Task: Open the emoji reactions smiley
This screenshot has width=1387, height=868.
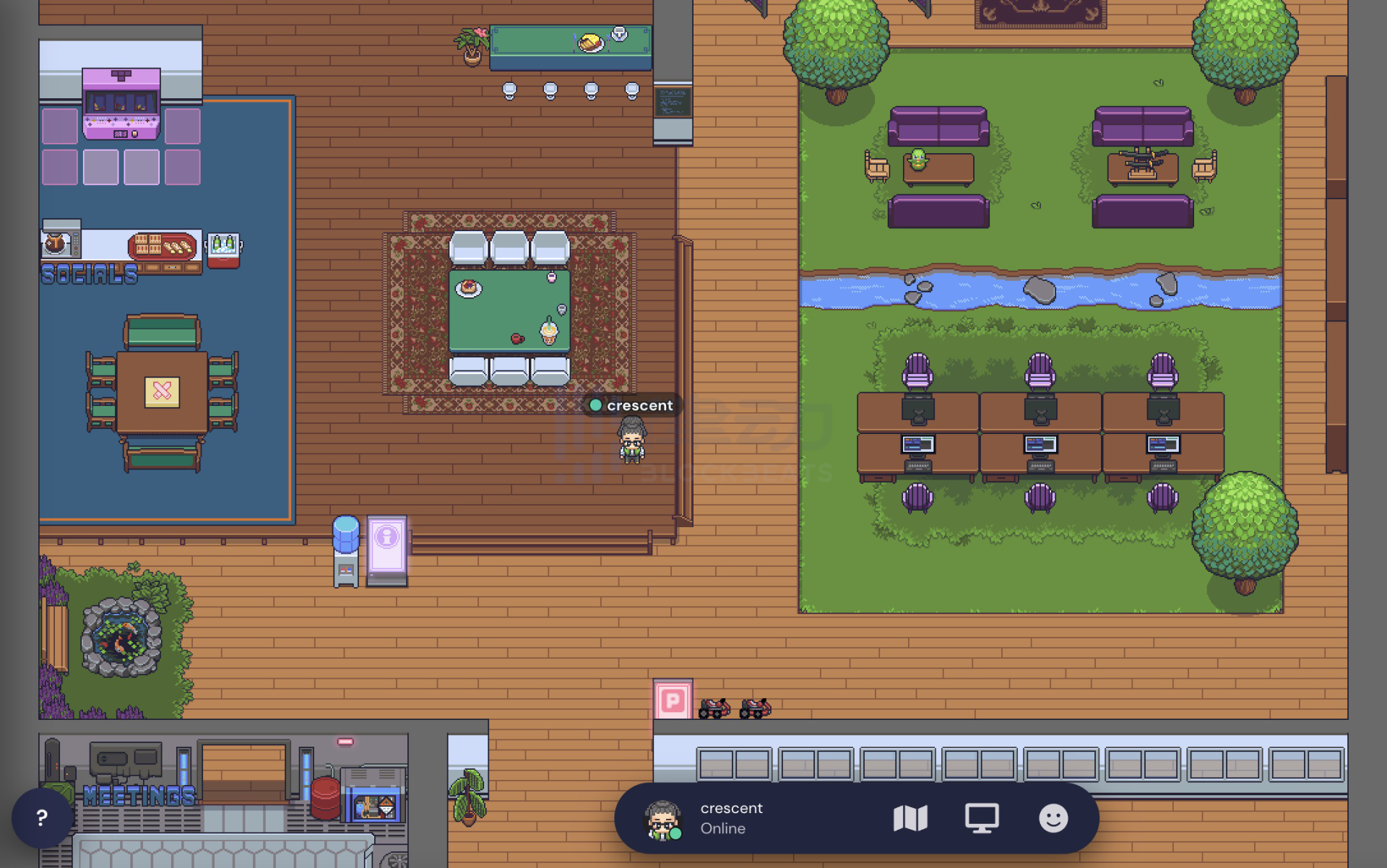Action: pos(1053,818)
